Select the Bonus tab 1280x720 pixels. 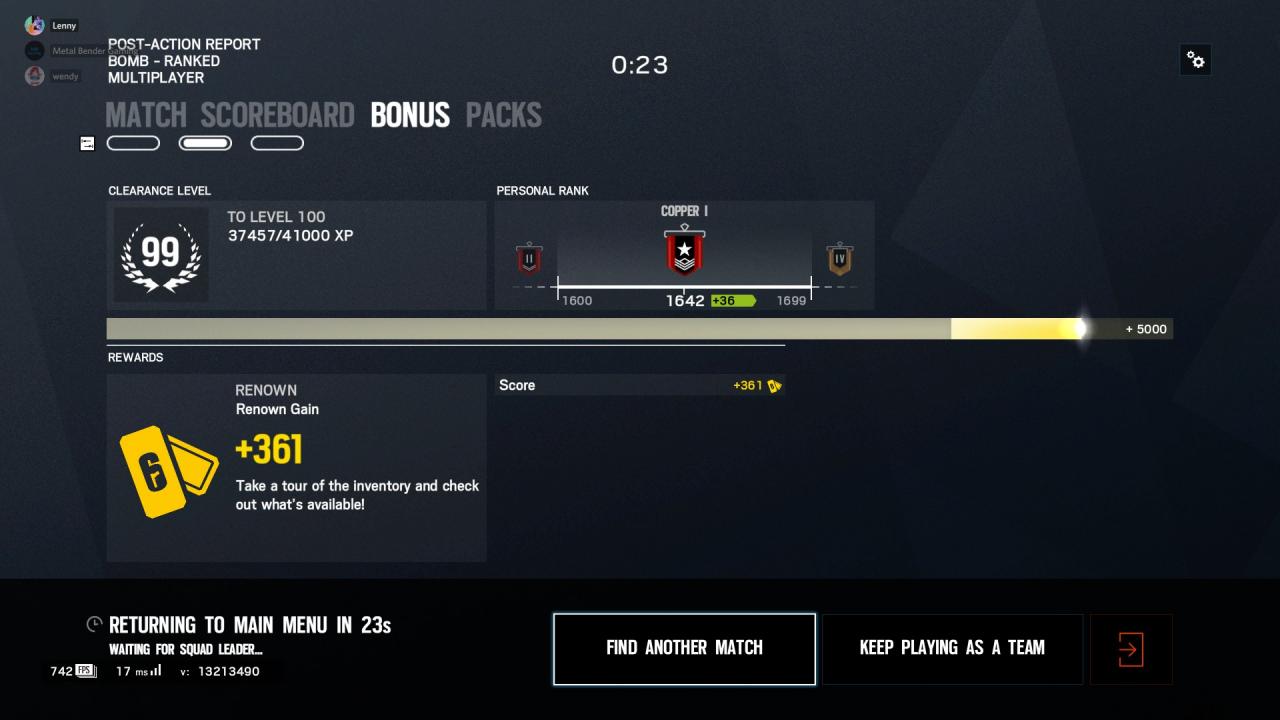click(410, 115)
